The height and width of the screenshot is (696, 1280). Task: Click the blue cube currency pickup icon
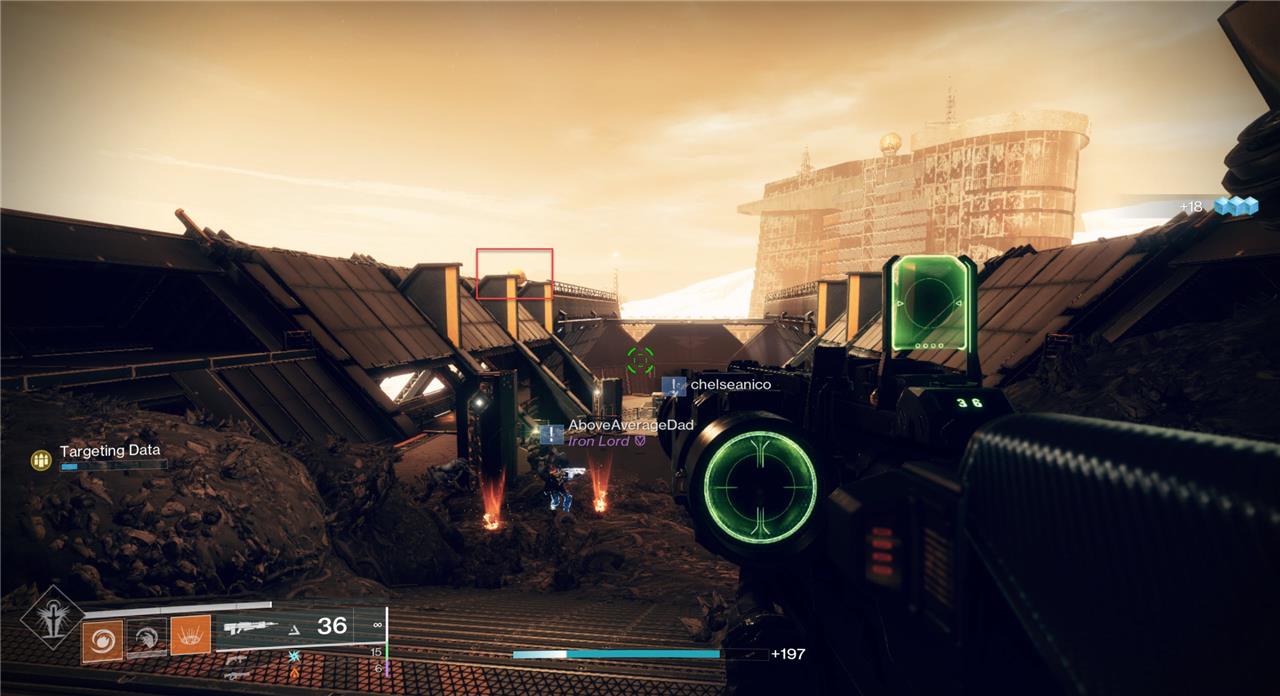point(1235,206)
